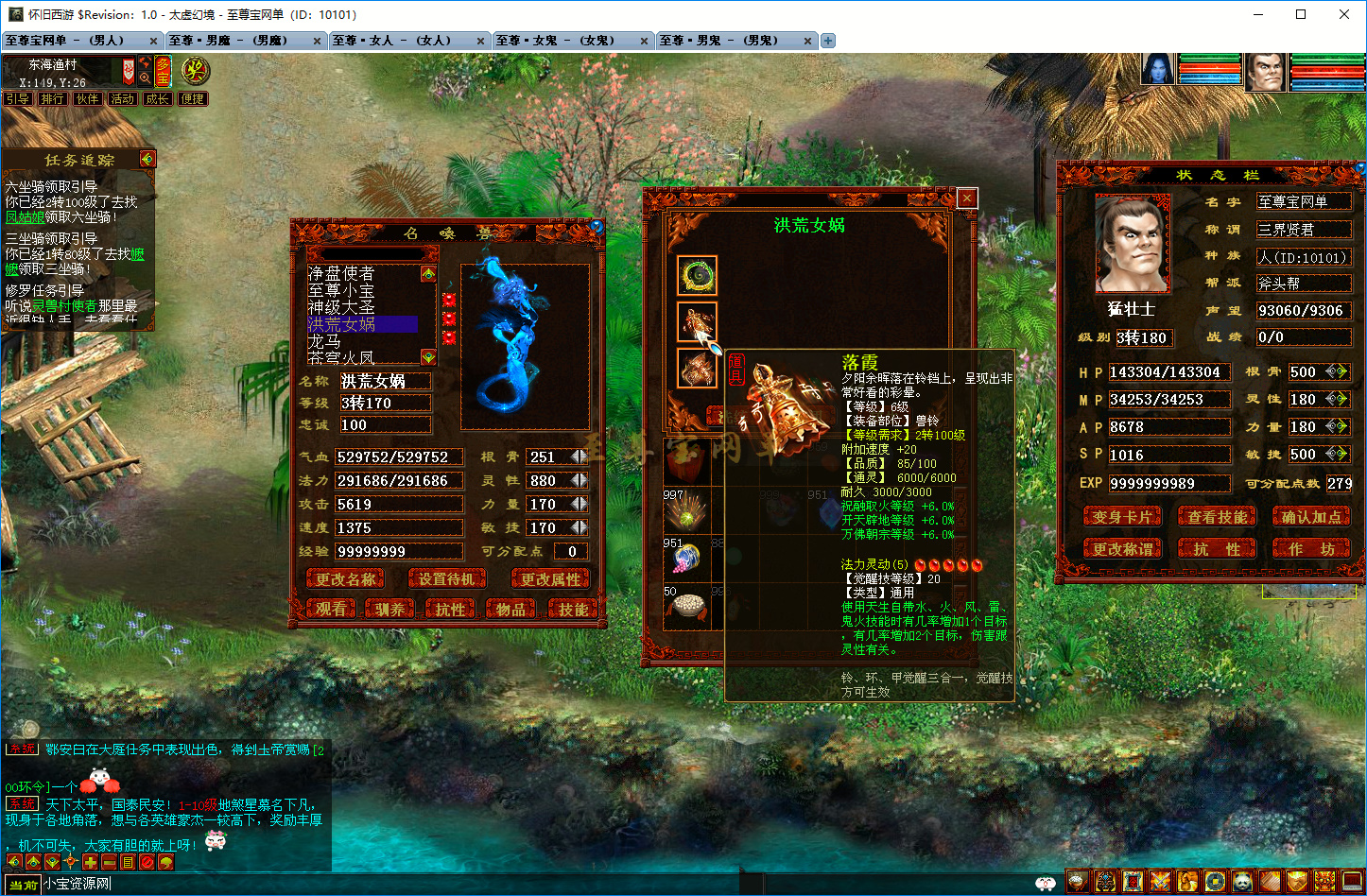Open the 作坊 workshop panel
Screen dimensions: 1367x896
point(1310,549)
